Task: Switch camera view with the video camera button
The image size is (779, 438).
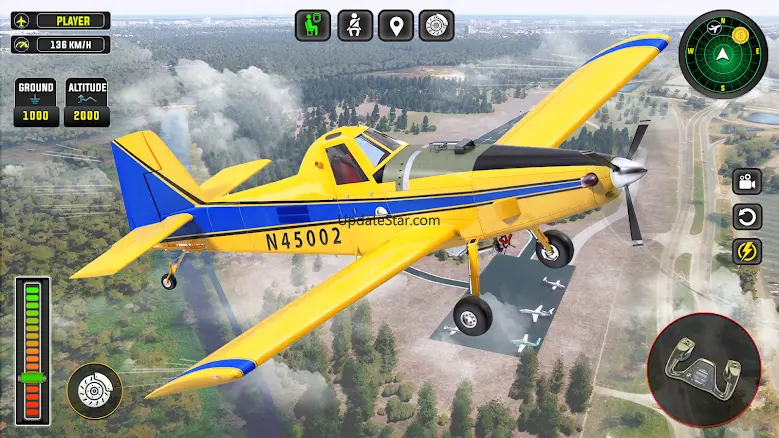Action: (x=746, y=182)
